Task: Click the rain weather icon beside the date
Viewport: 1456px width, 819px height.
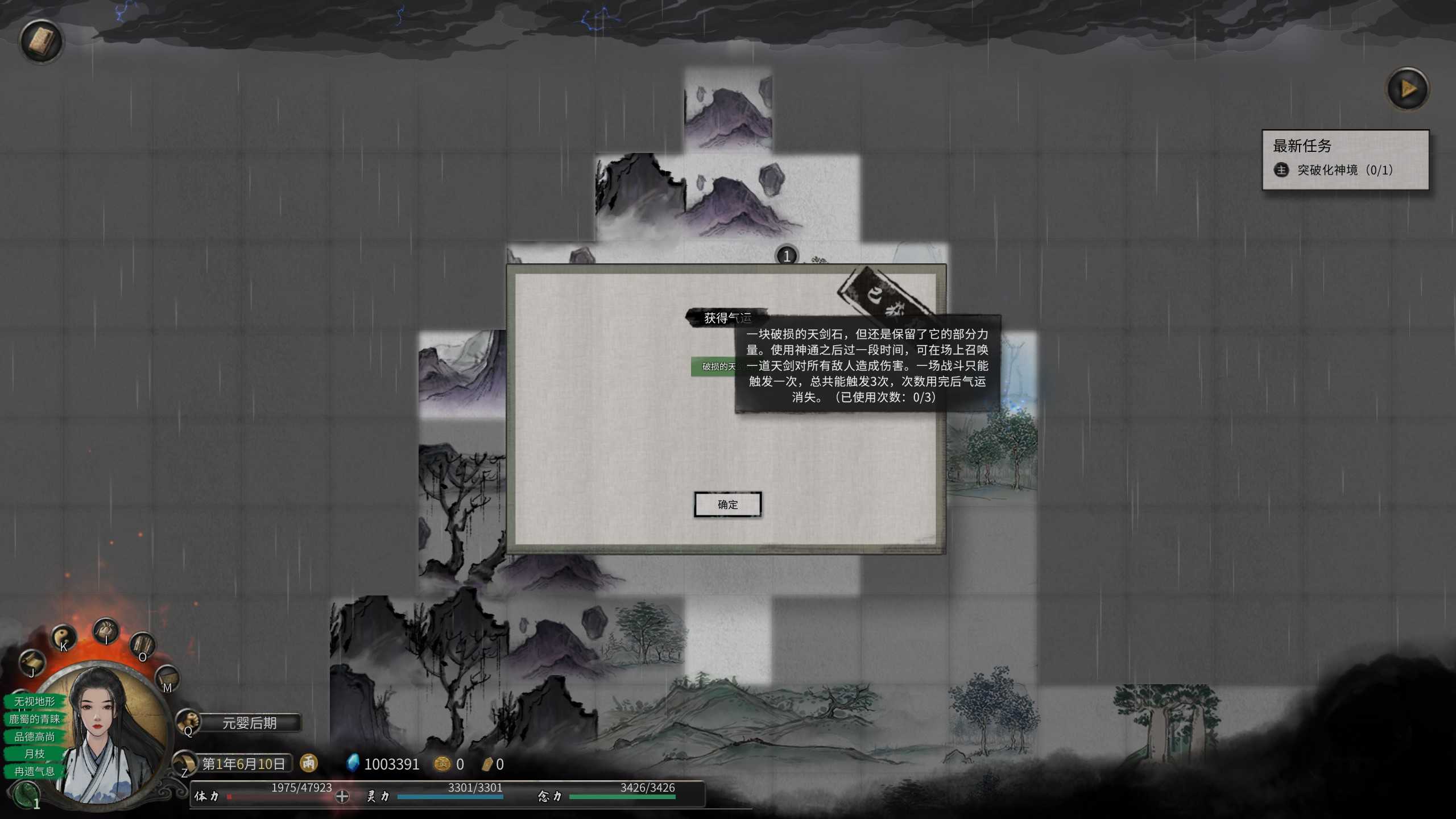Action: click(308, 764)
